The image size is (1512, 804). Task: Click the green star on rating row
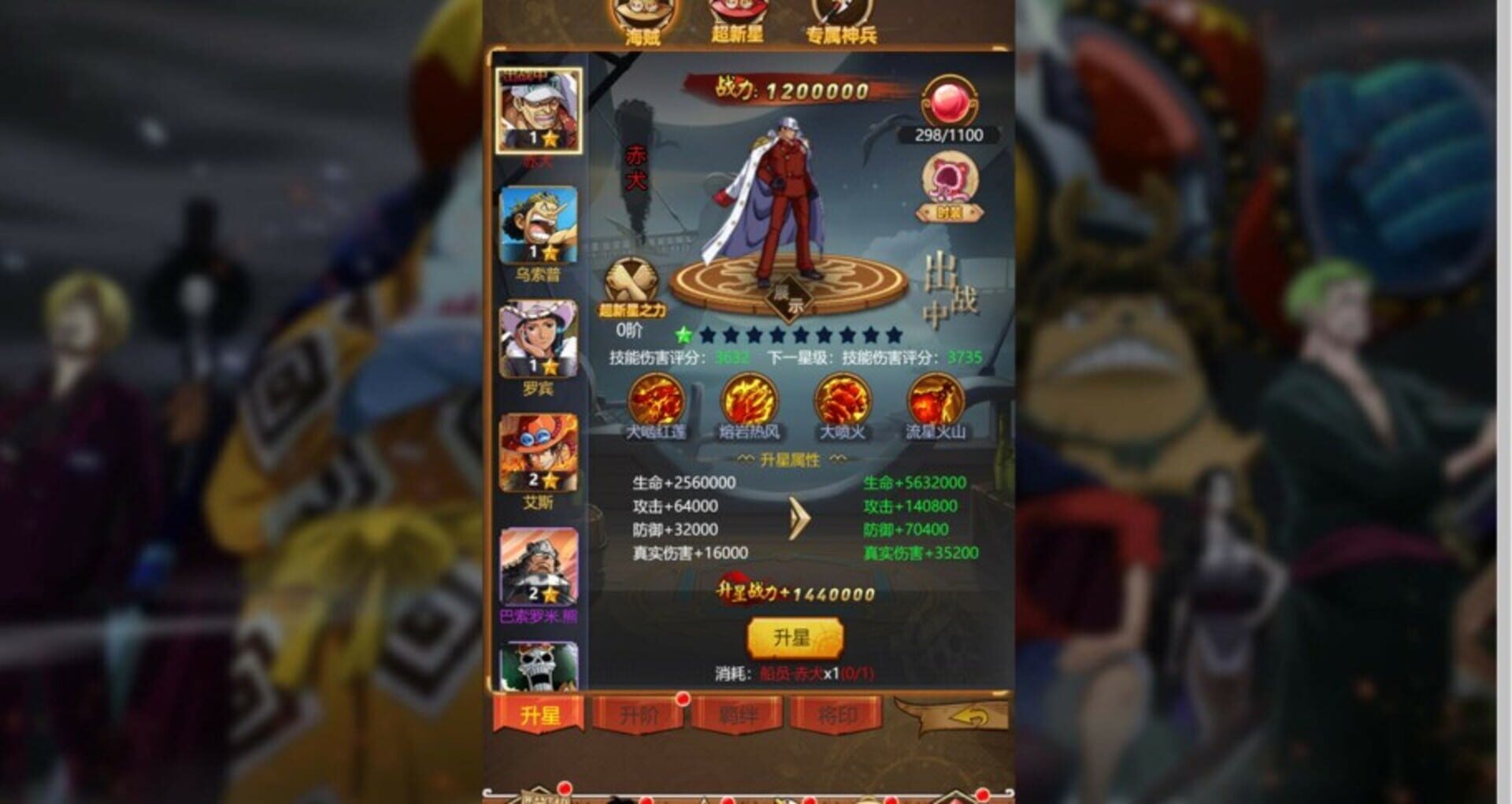point(682,334)
